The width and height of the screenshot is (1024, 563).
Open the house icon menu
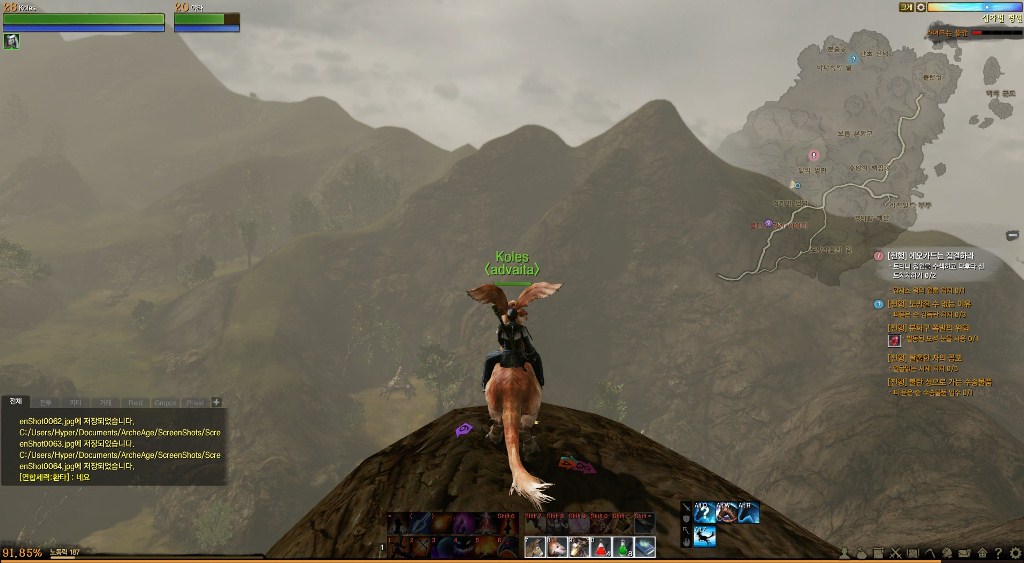click(981, 553)
